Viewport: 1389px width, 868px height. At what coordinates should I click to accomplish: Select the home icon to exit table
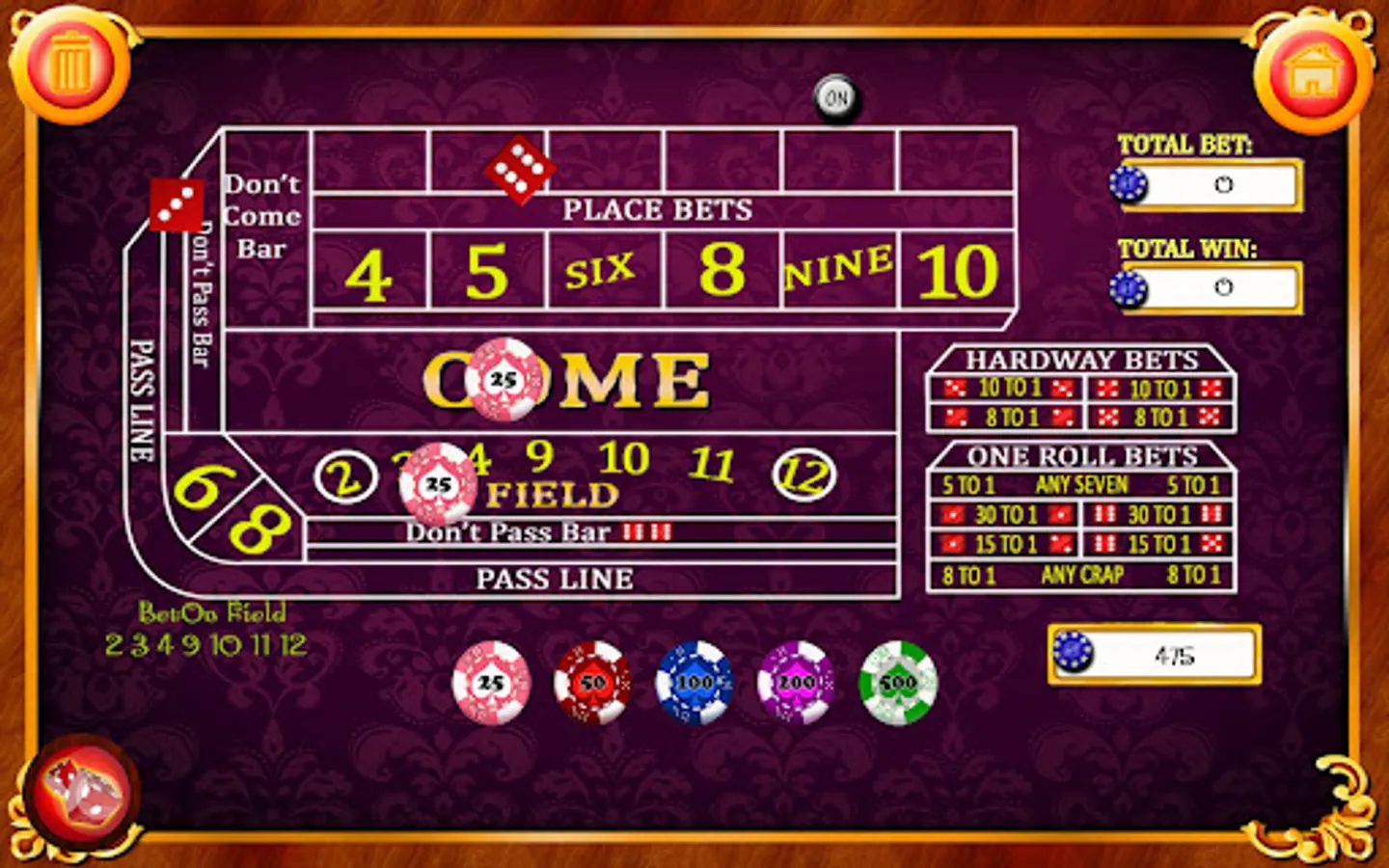(x=1312, y=68)
